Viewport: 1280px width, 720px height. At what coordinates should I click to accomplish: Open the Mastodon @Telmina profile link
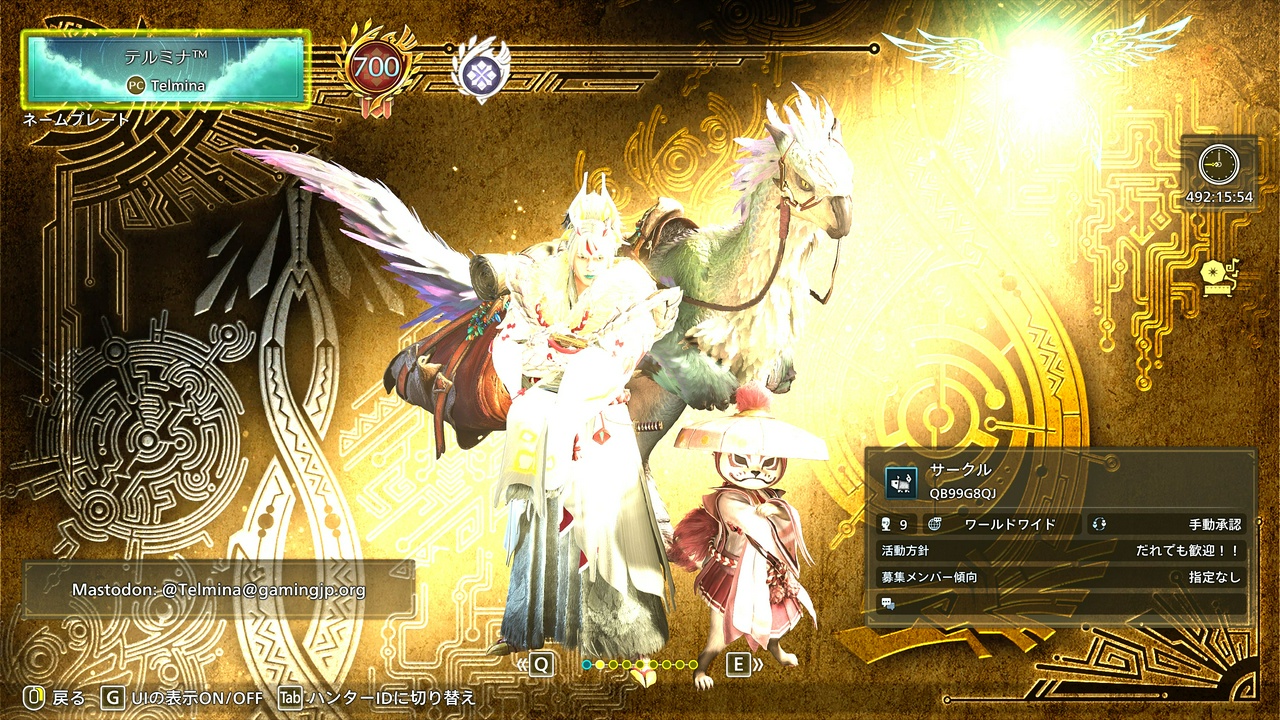pos(220,590)
